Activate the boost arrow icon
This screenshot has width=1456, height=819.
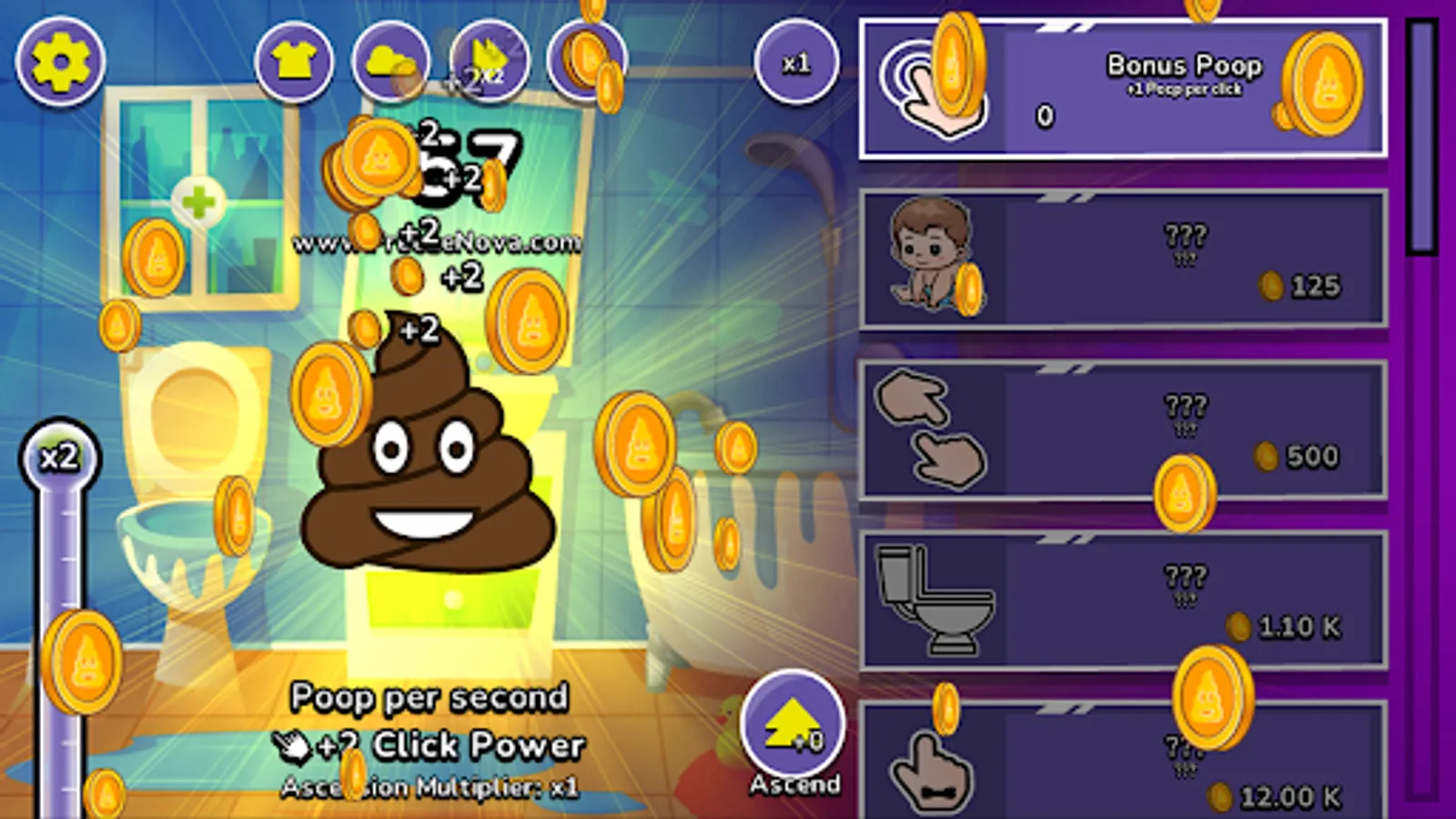click(x=485, y=62)
